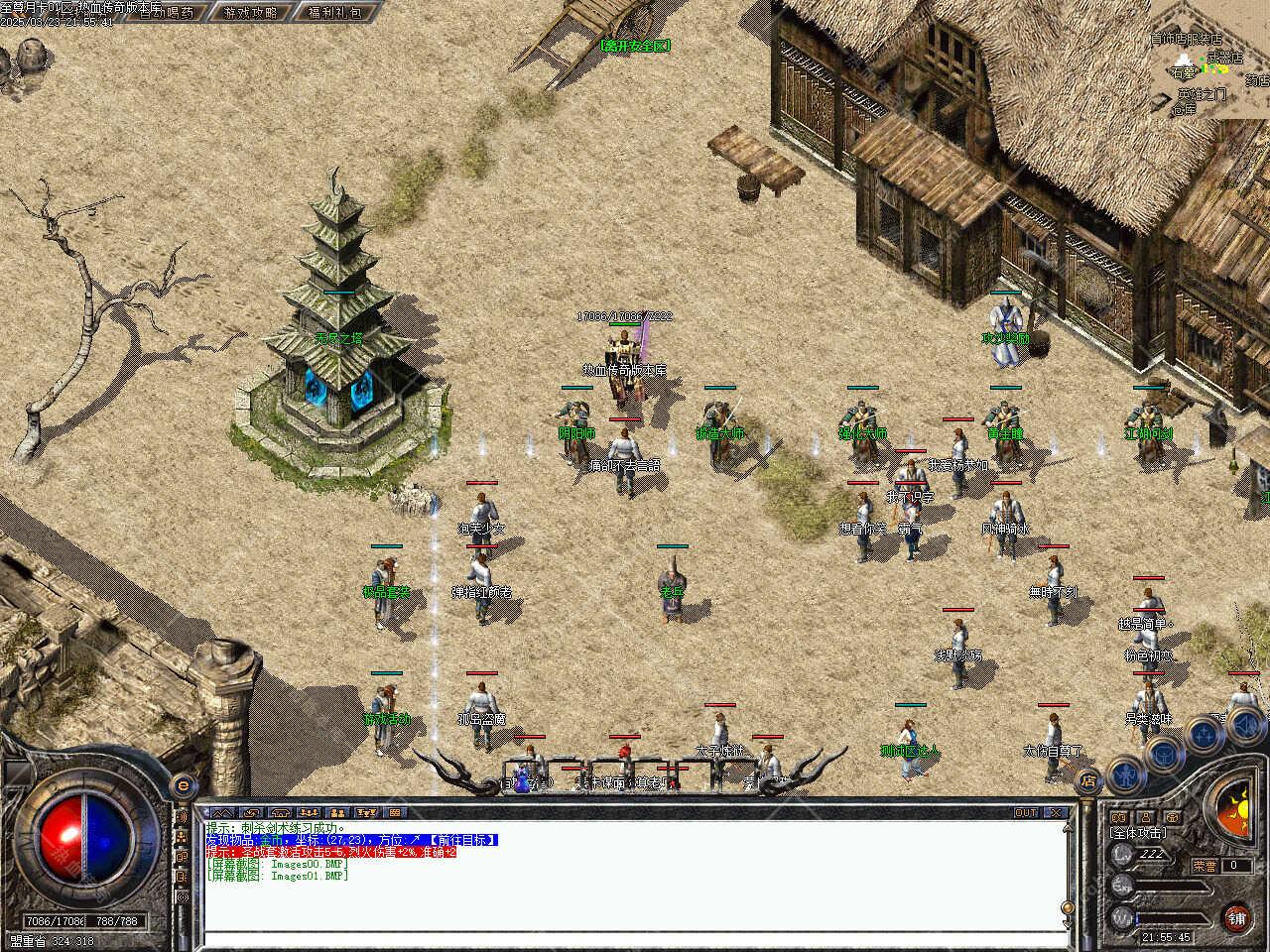Close the chat panel with X

[x=1057, y=813]
